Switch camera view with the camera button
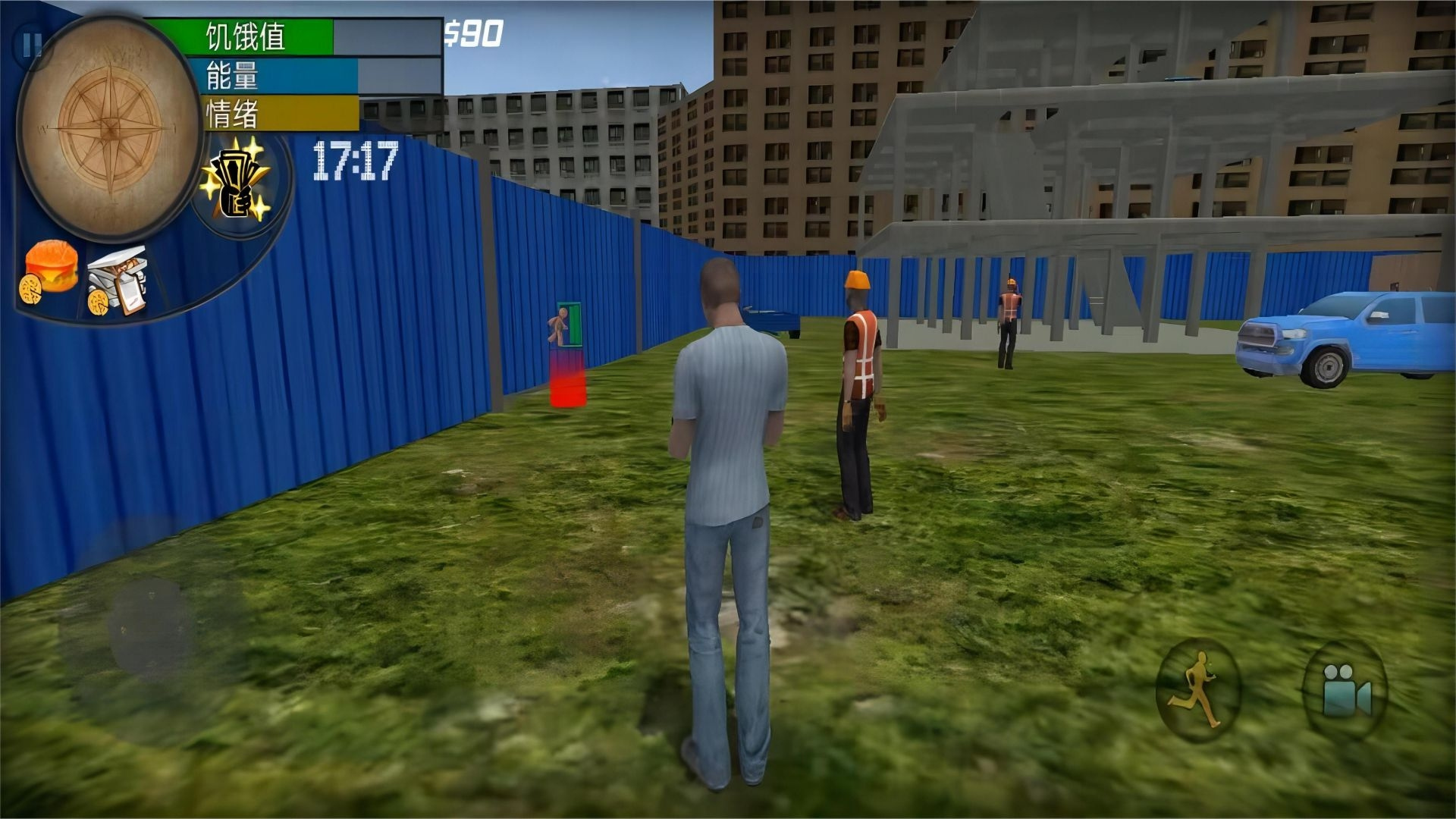The height and width of the screenshot is (819, 1456). (1345, 690)
